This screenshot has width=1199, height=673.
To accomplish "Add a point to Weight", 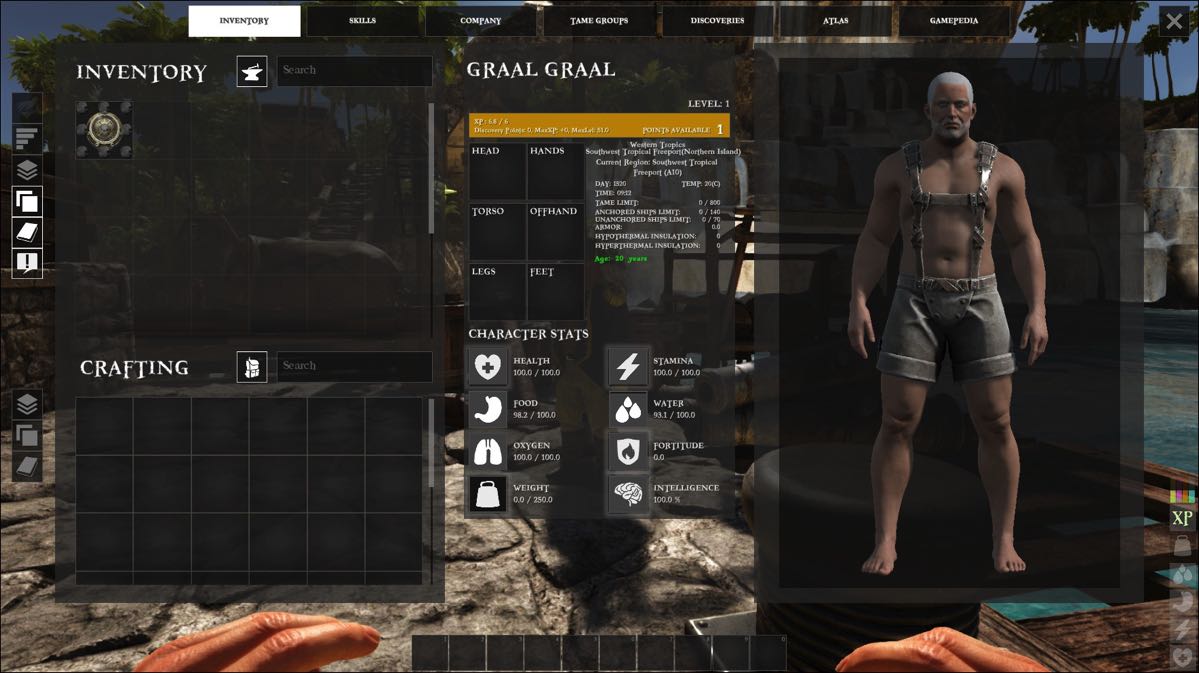I will coord(489,494).
